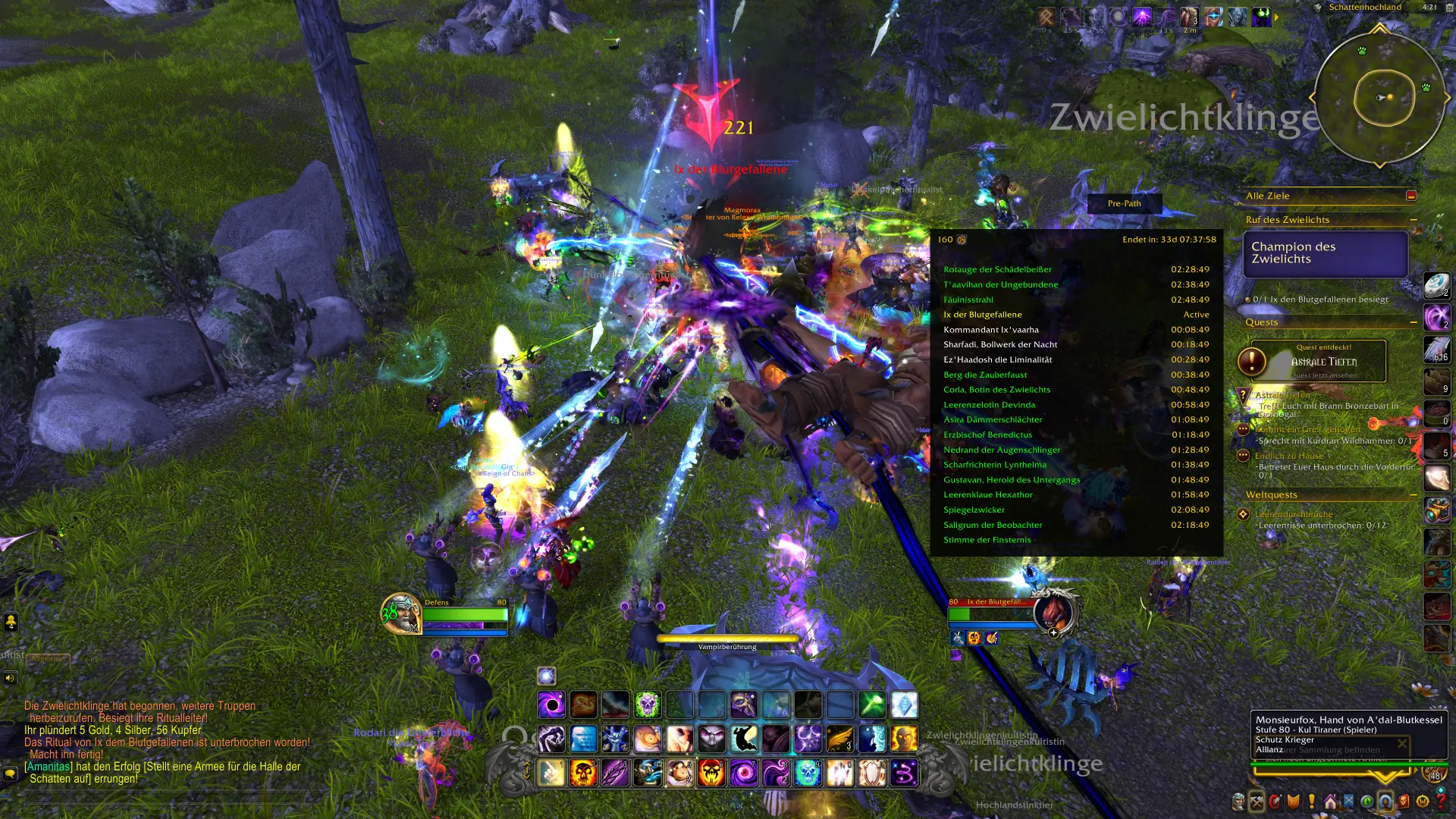1456x819 pixels.
Task: Open the in-game shop W icon
Action: 1423,801
